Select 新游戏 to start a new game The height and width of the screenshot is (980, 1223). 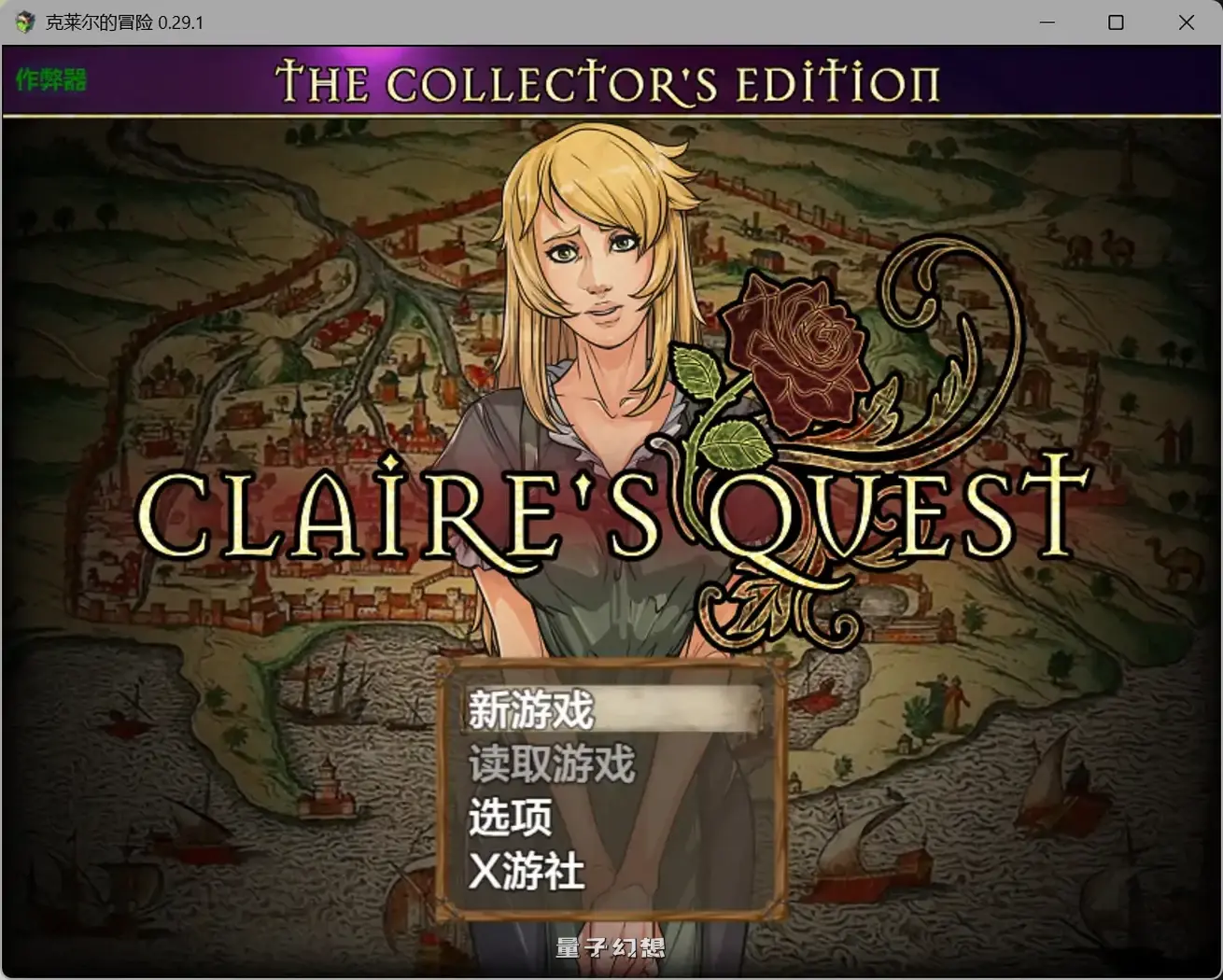(529, 709)
